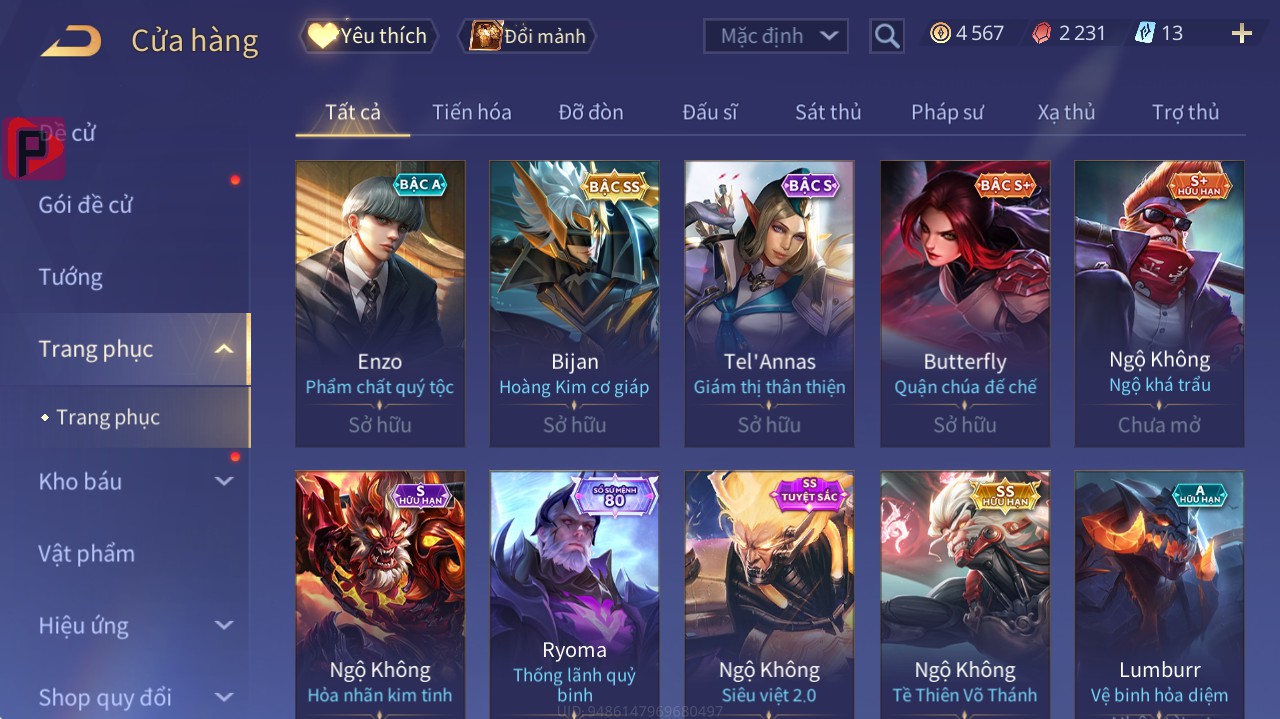The height and width of the screenshot is (719, 1280).
Task: Go back using the return arrow
Action: 71,41
